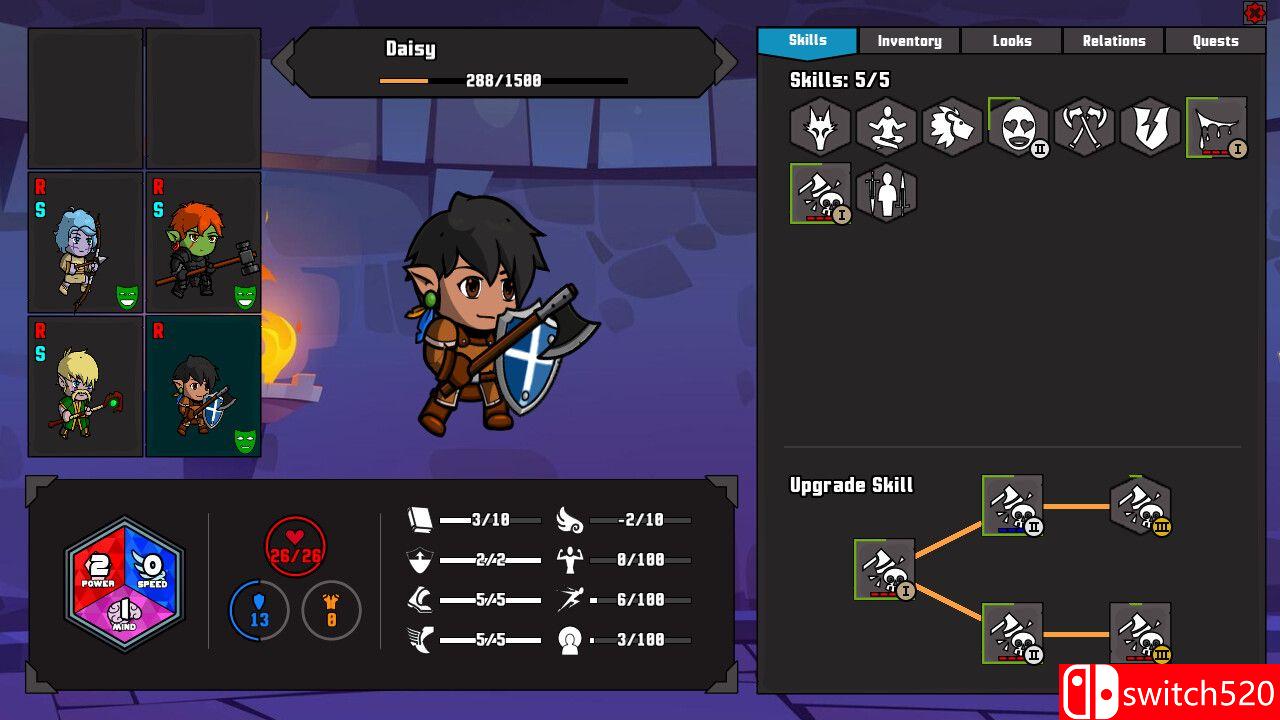Select the figure between spears skill

(x=886, y=193)
